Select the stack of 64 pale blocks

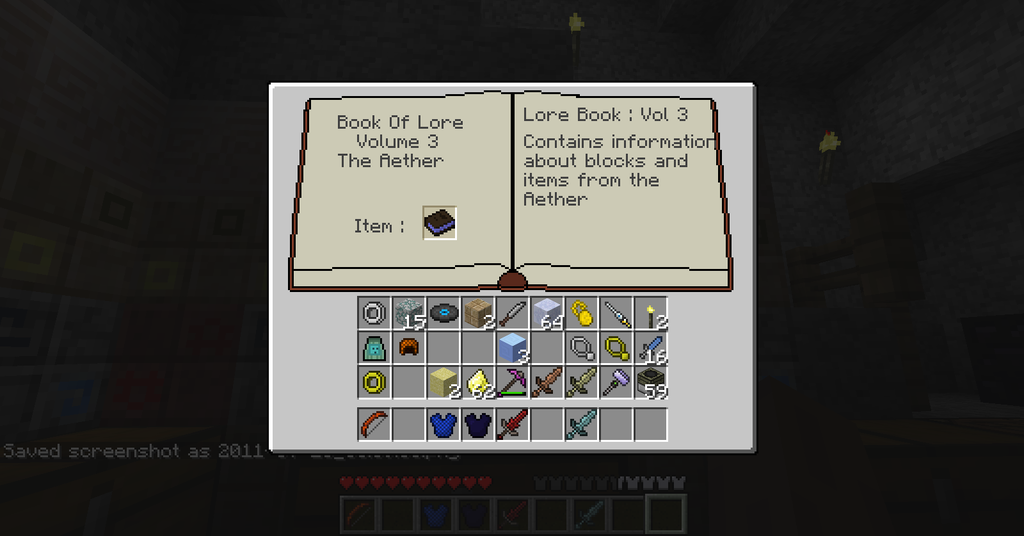546,314
